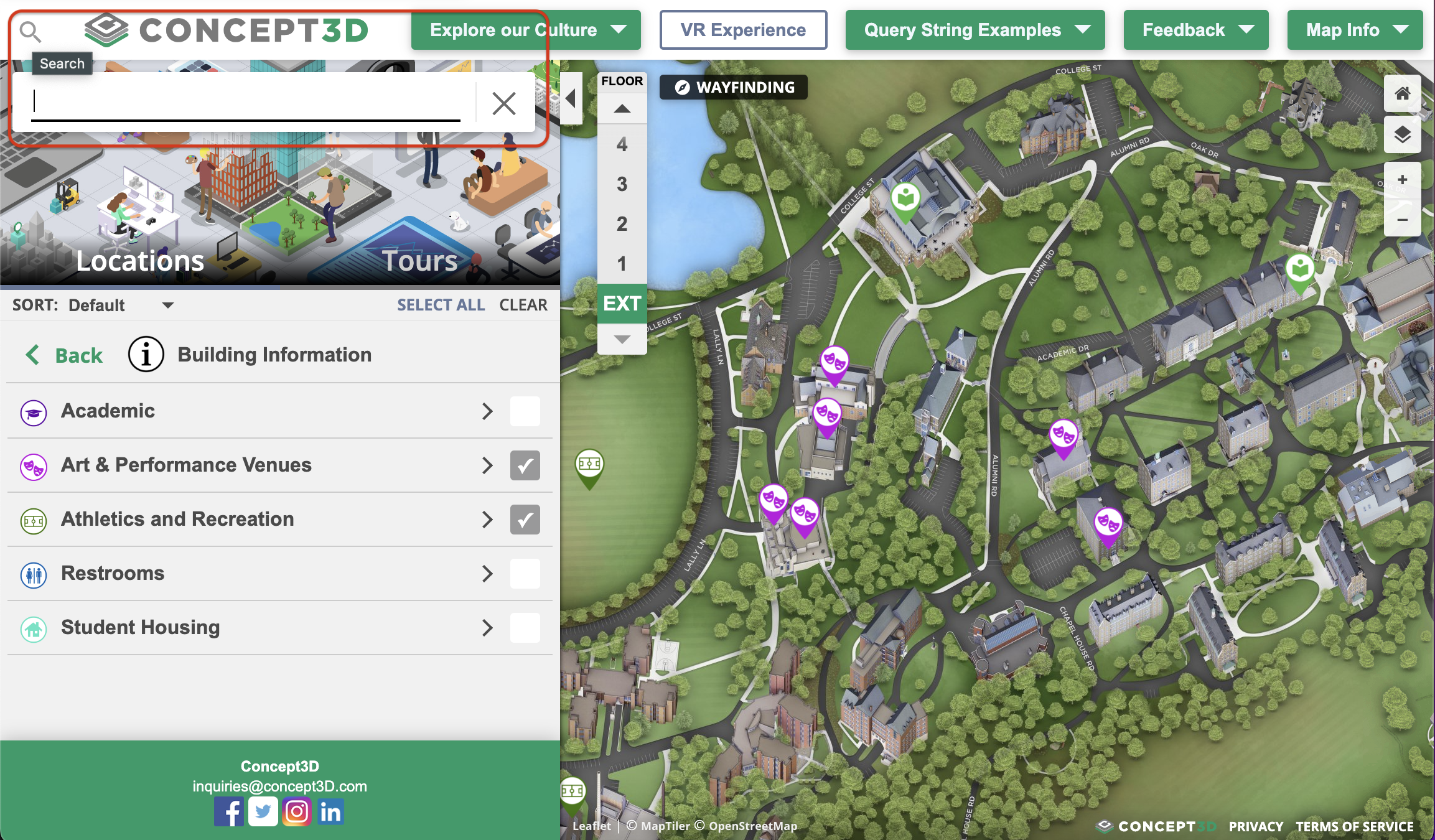Focus the search text field
This screenshot has height=840, width=1435.
pos(246,102)
